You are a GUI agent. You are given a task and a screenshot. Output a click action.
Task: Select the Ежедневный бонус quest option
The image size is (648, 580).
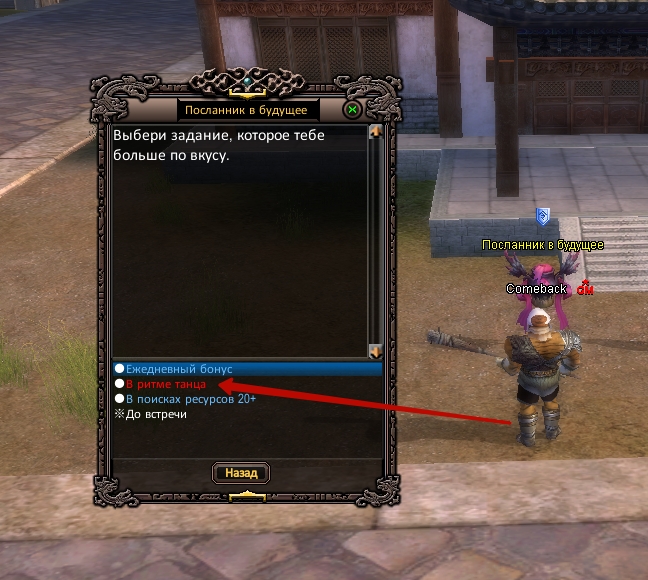point(179,369)
